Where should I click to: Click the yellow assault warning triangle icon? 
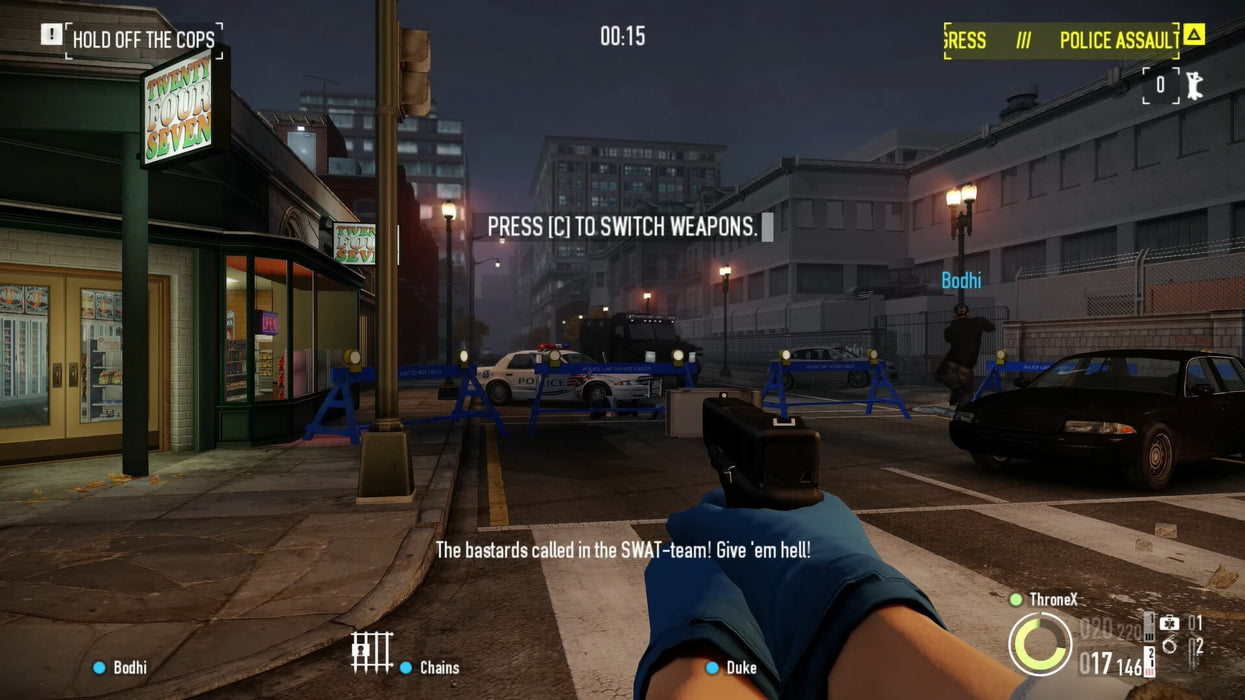tap(1193, 35)
